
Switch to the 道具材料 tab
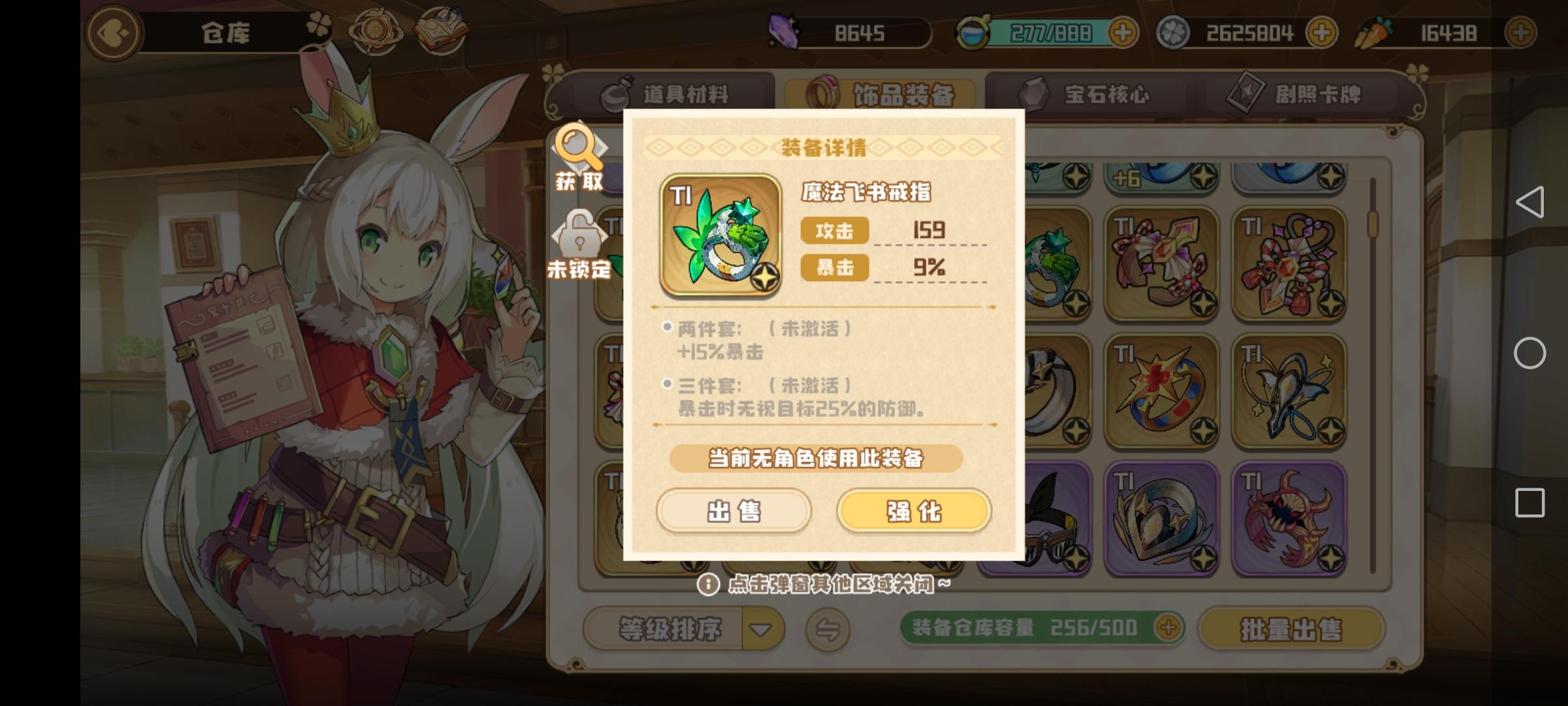pos(666,93)
